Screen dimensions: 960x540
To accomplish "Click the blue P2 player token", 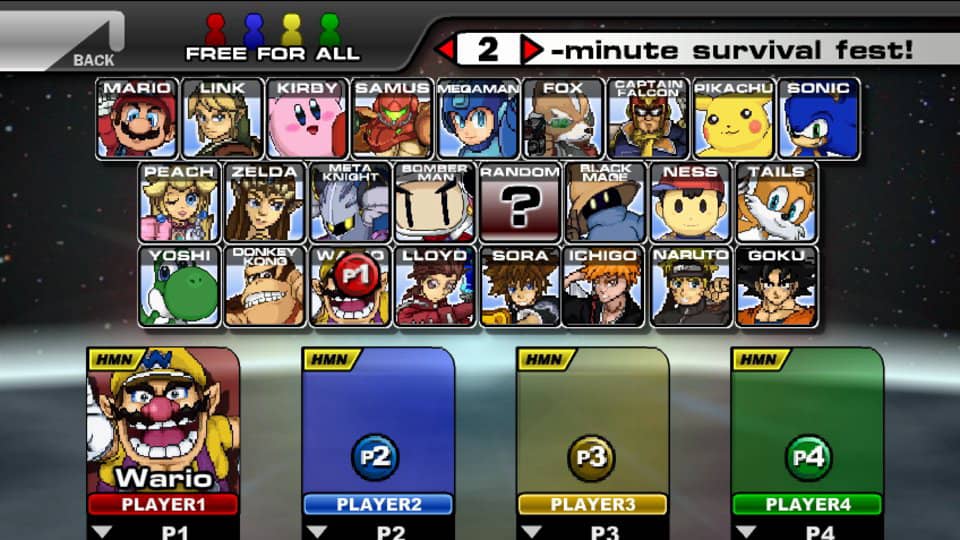I will (x=376, y=457).
